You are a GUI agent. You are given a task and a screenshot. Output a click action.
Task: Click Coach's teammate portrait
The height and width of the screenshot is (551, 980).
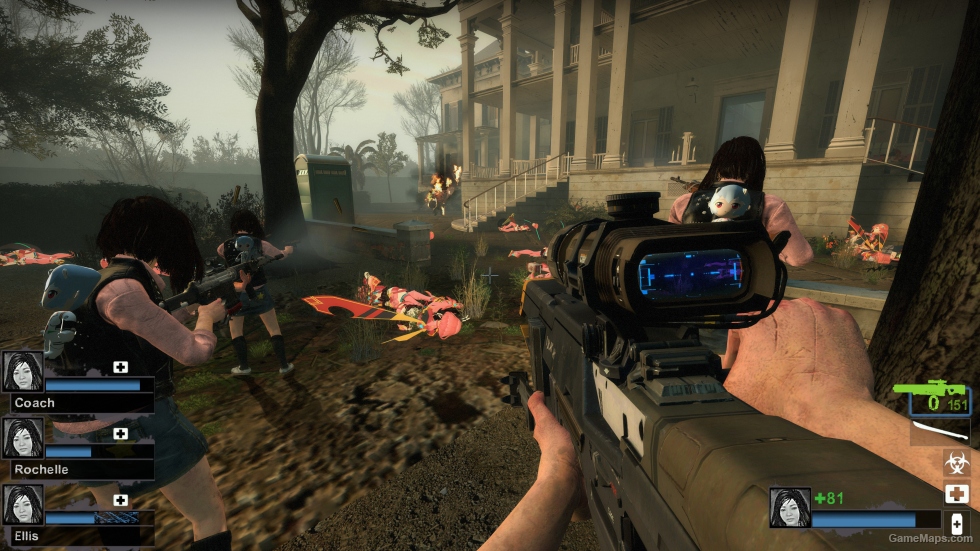pos(22,371)
